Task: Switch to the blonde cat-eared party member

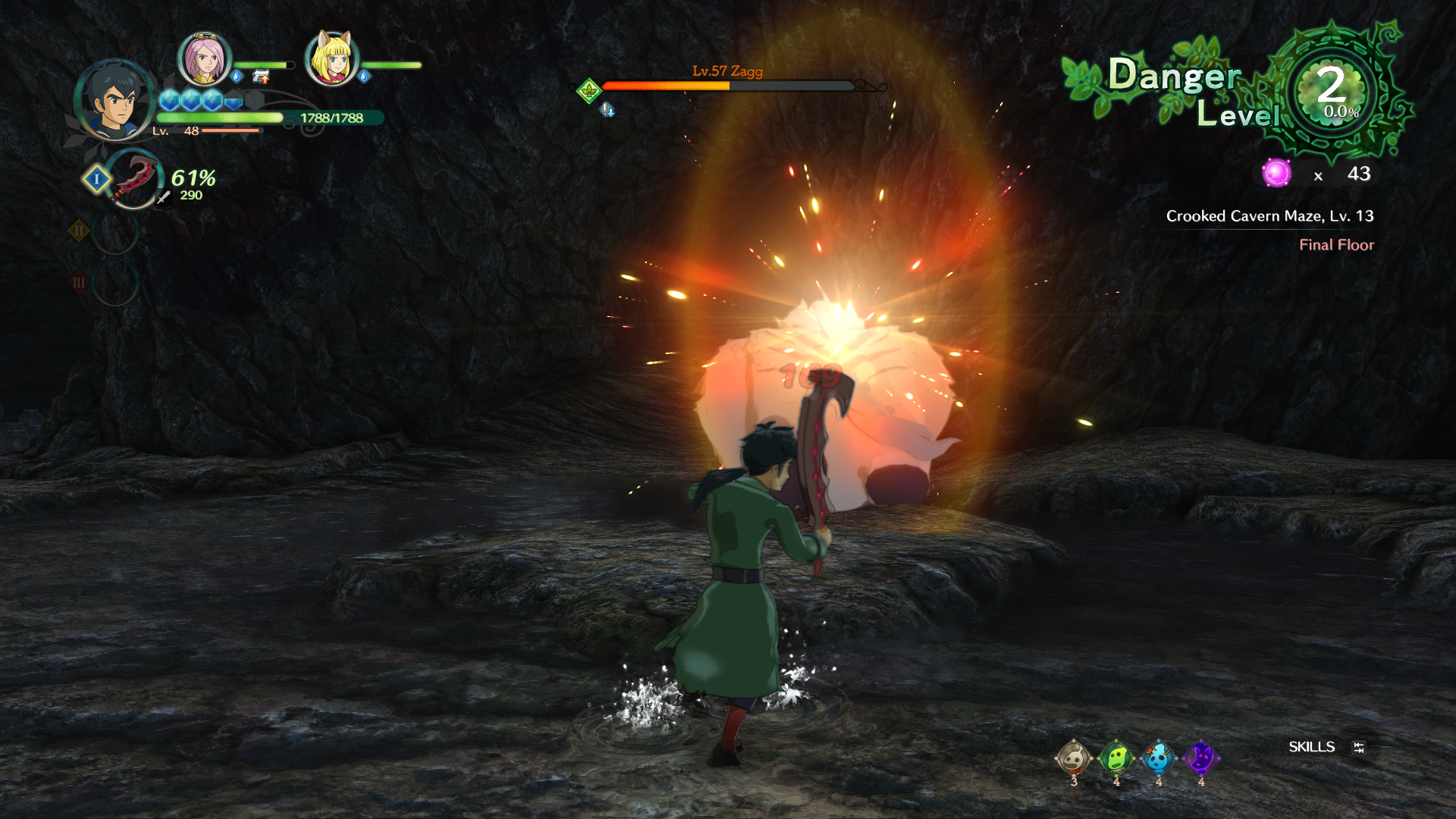Action: coord(331,58)
